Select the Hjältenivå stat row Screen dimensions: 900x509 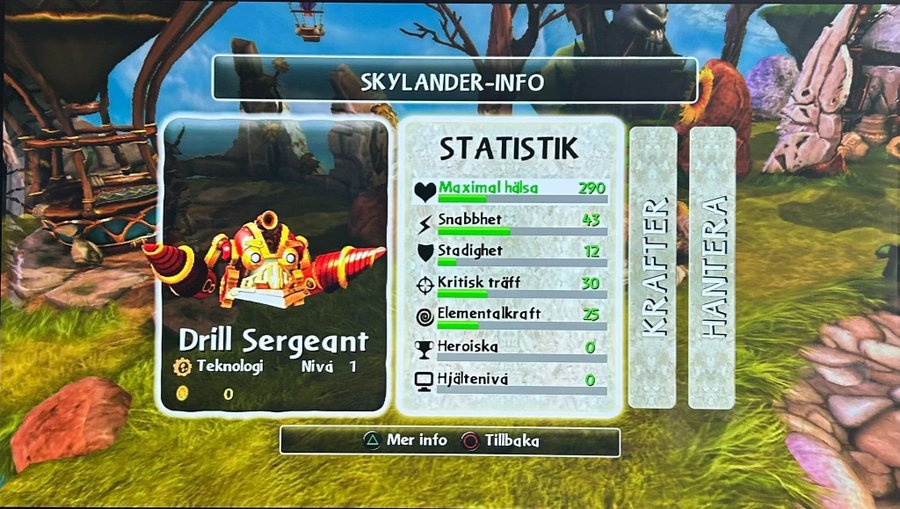pos(510,381)
